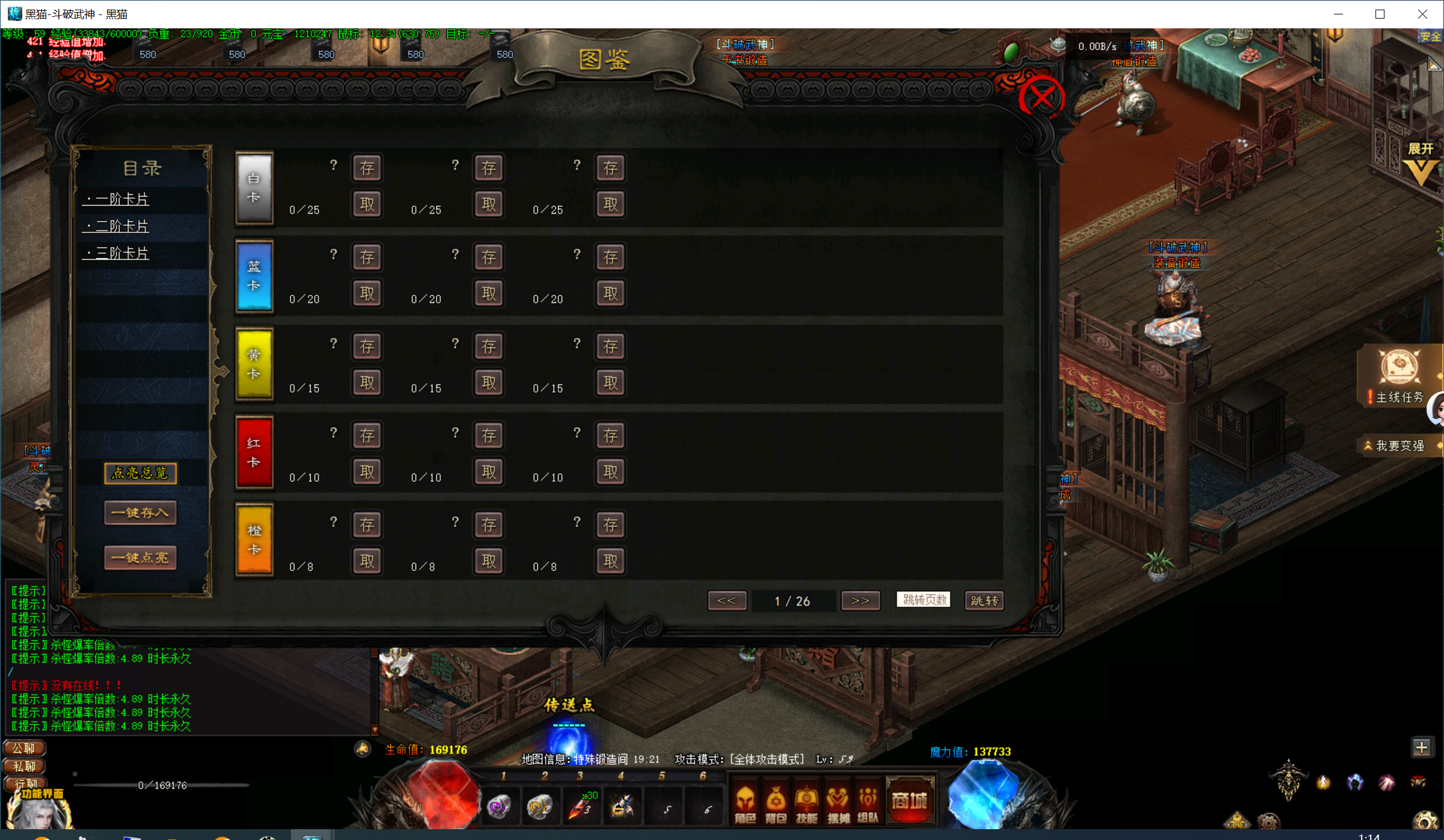The image size is (1444, 840).
Task: Show the 三阶卡片 card list
Action: pyautogui.click(x=118, y=253)
